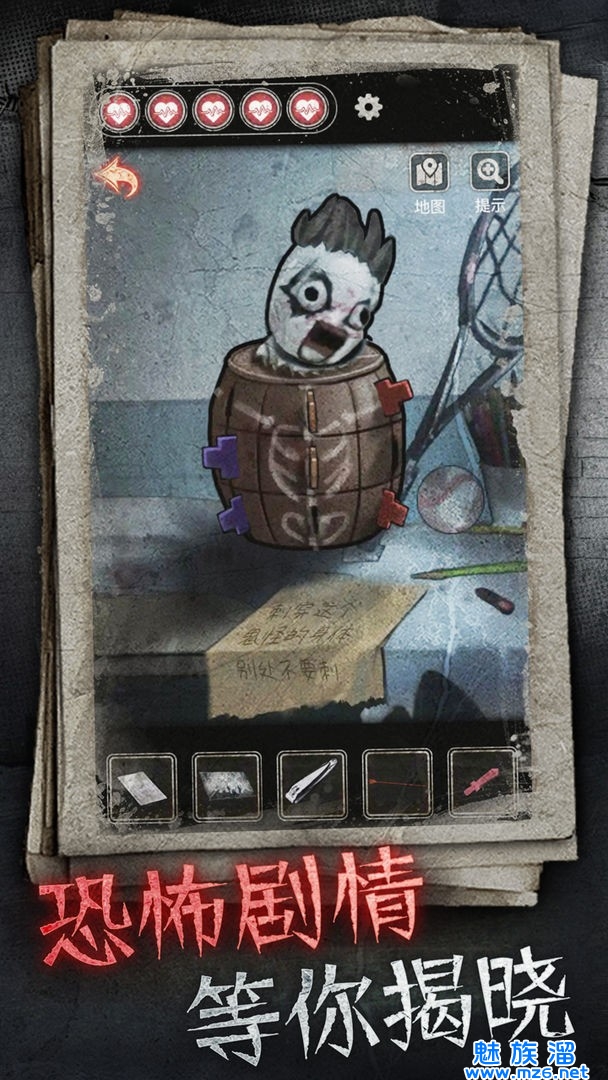The height and width of the screenshot is (1080, 608).
Task: Select the paper note inventory slot
Action: point(141,788)
